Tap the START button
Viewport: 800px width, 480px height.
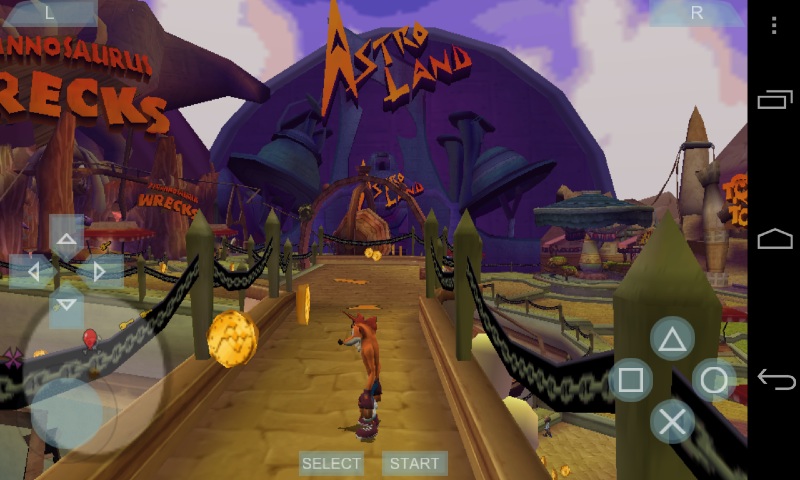[414, 464]
